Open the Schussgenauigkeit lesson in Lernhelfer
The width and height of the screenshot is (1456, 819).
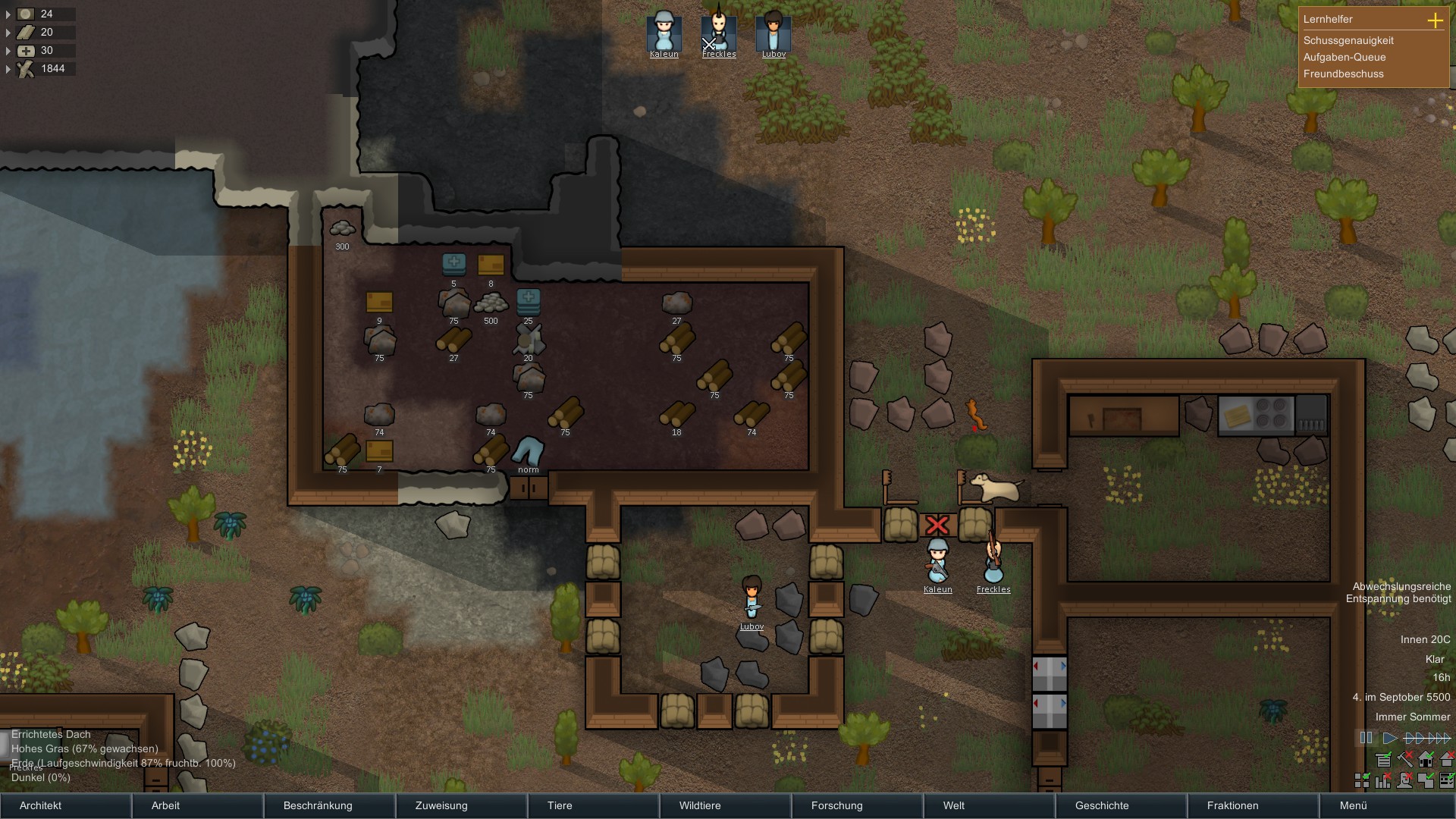point(1348,40)
